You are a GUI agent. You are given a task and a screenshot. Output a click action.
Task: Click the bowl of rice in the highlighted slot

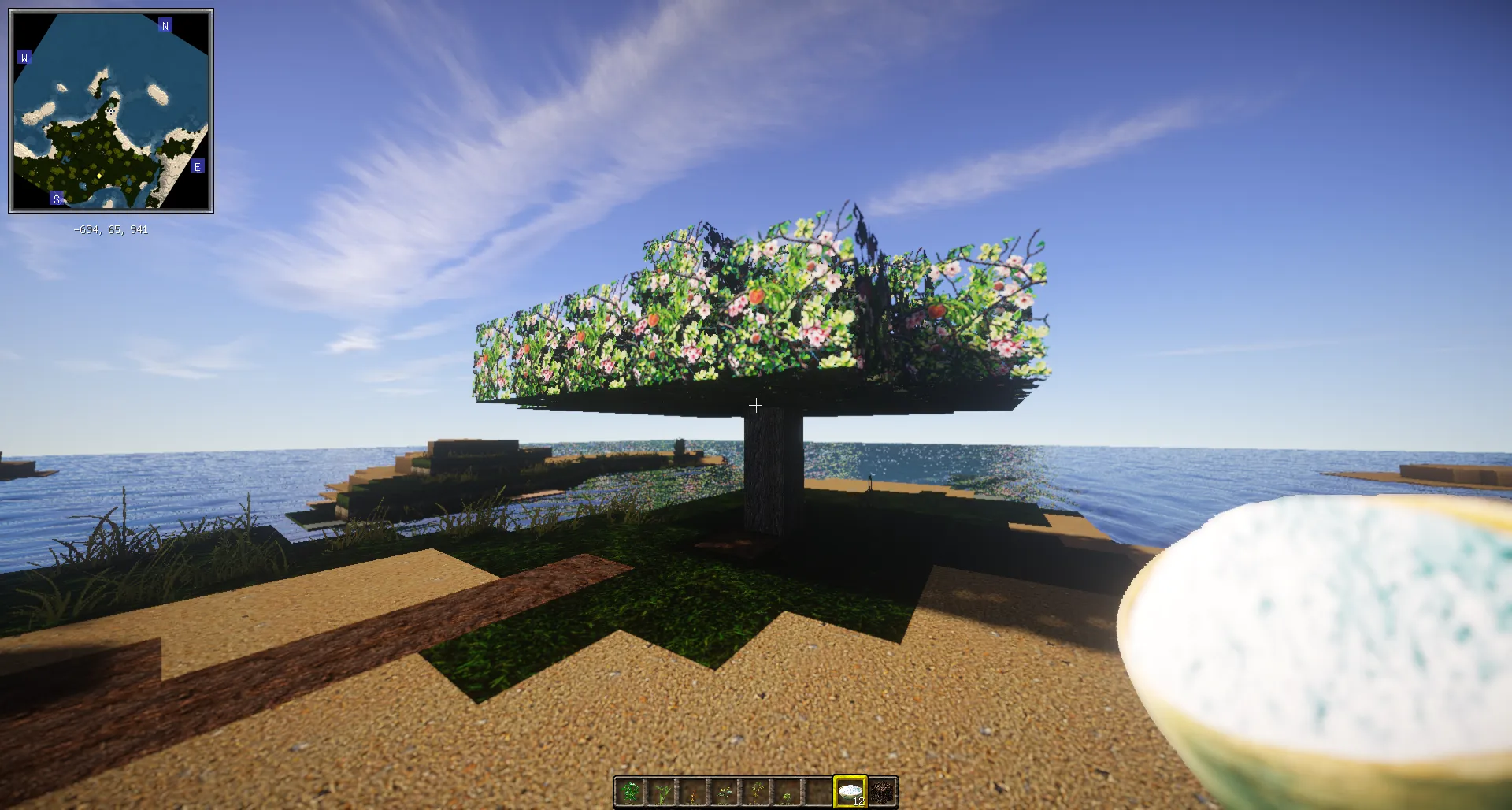(850, 792)
